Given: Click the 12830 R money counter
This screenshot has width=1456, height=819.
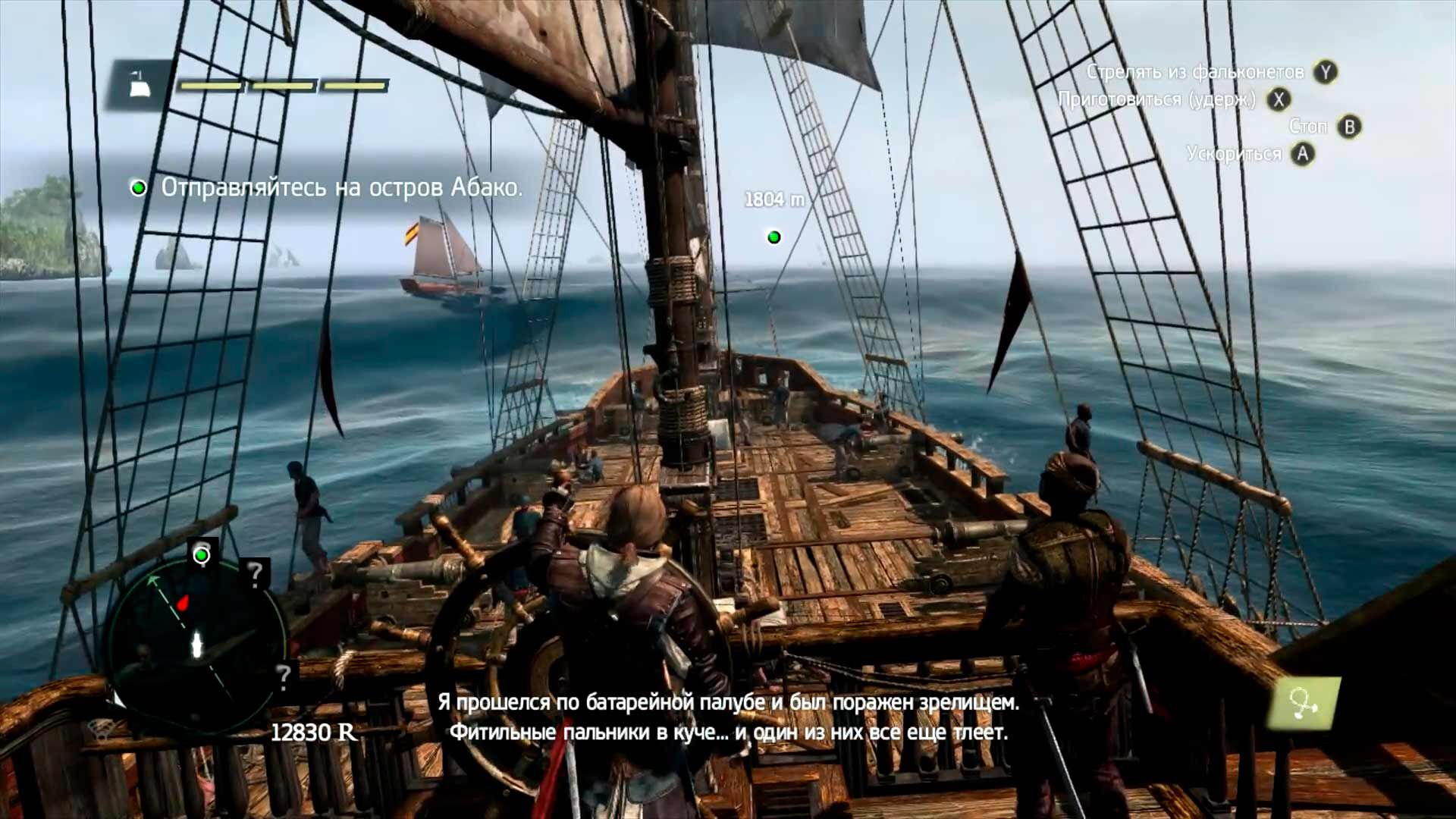Looking at the screenshot, I should click(x=313, y=731).
